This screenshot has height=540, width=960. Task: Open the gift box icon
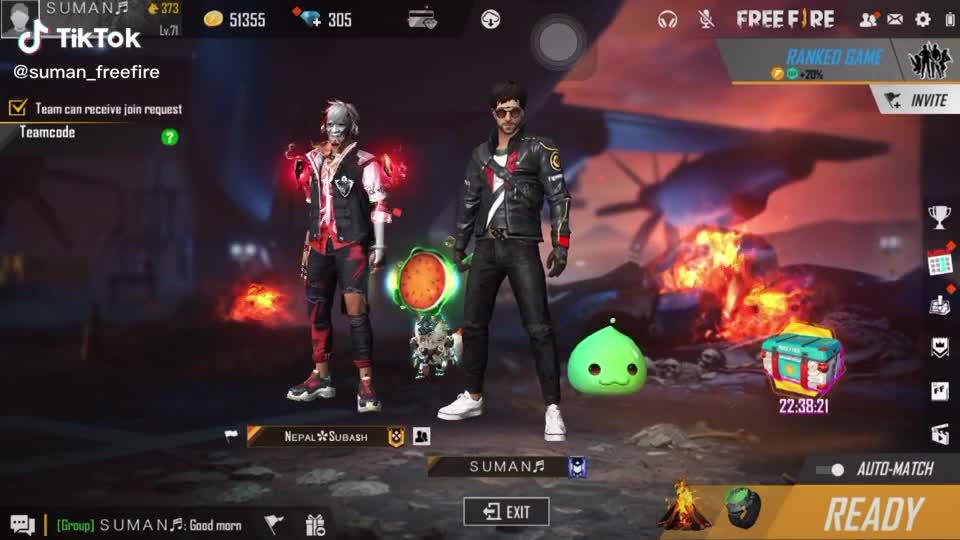315,524
